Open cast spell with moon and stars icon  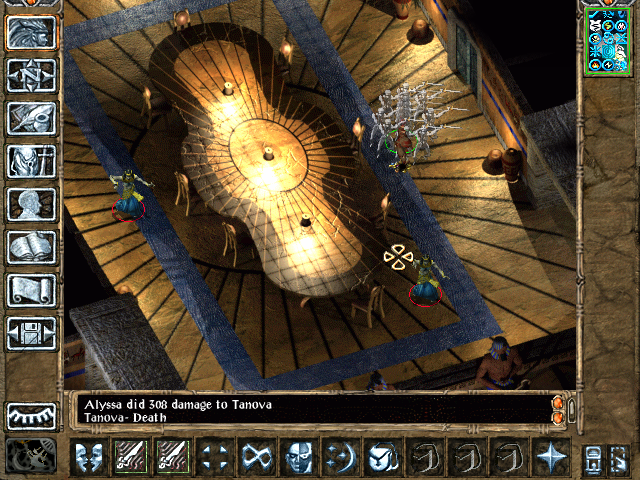pyautogui.click(x=340, y=456)
